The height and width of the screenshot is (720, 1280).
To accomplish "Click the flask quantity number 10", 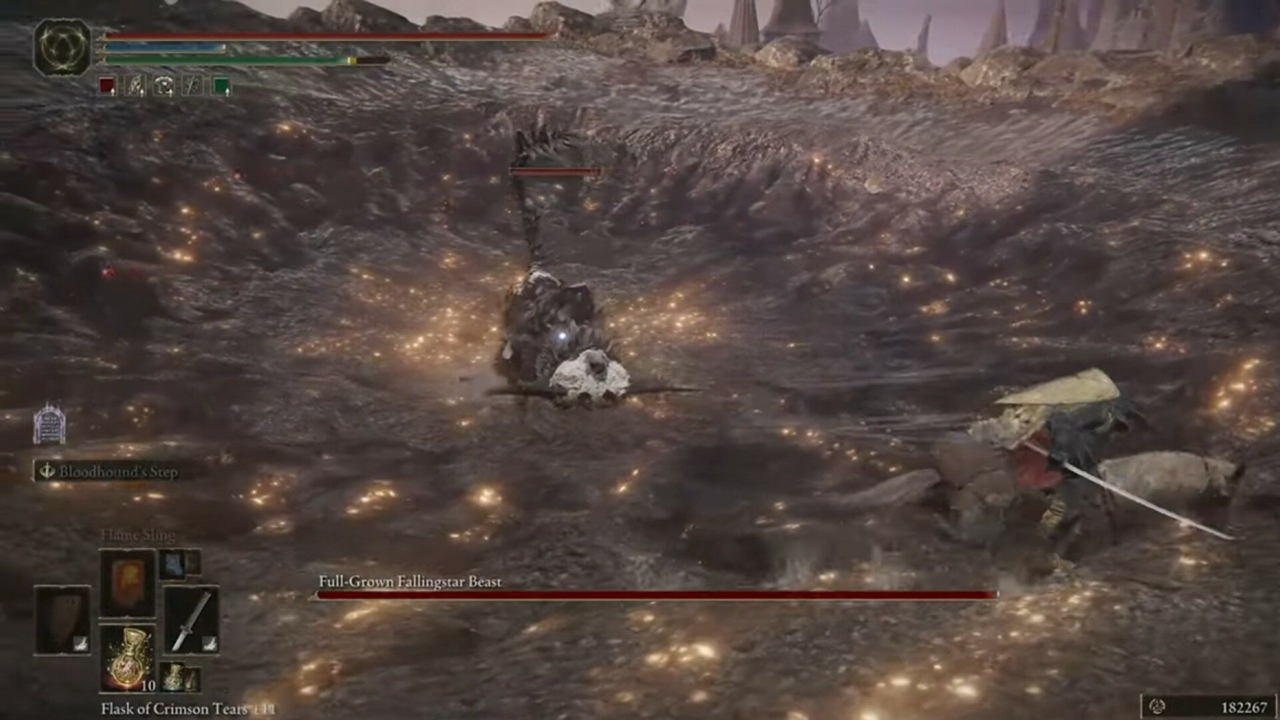I will 148,687.
